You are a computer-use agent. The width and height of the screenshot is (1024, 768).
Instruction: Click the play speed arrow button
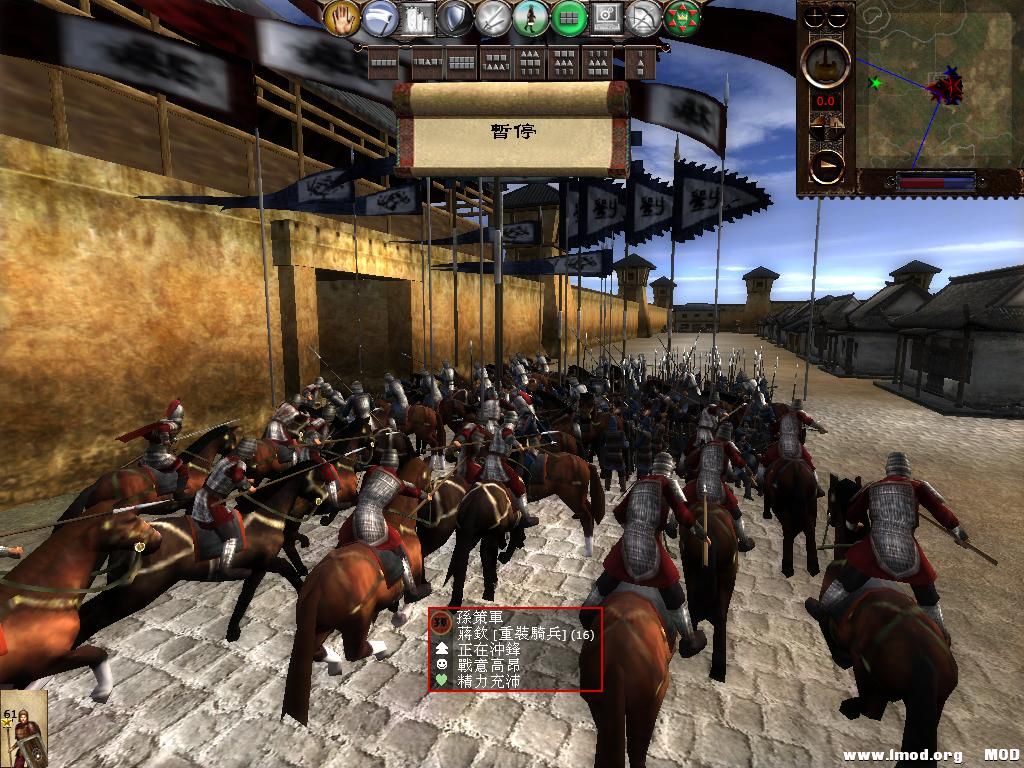coord(827,165)
